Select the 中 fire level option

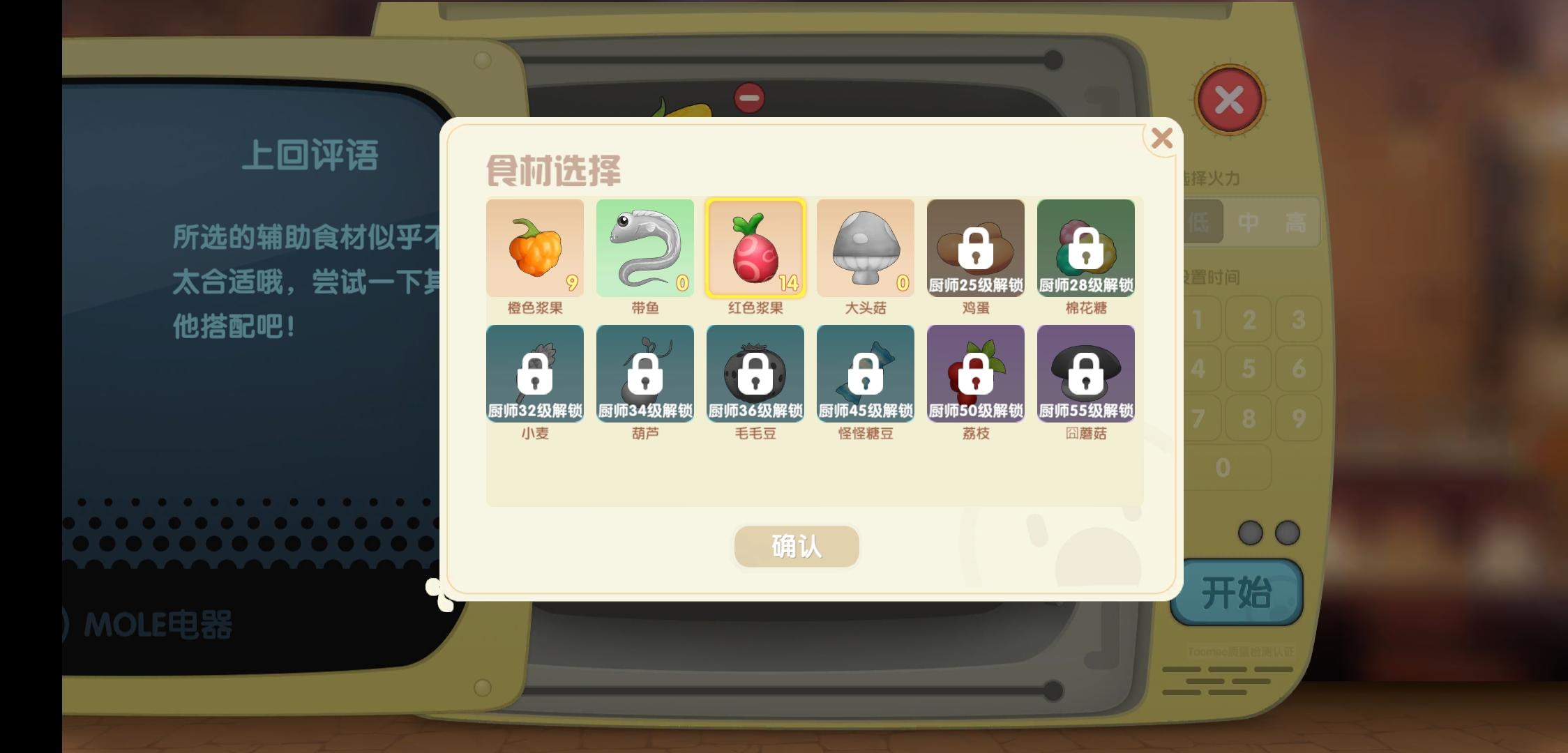pos(1248,220)
